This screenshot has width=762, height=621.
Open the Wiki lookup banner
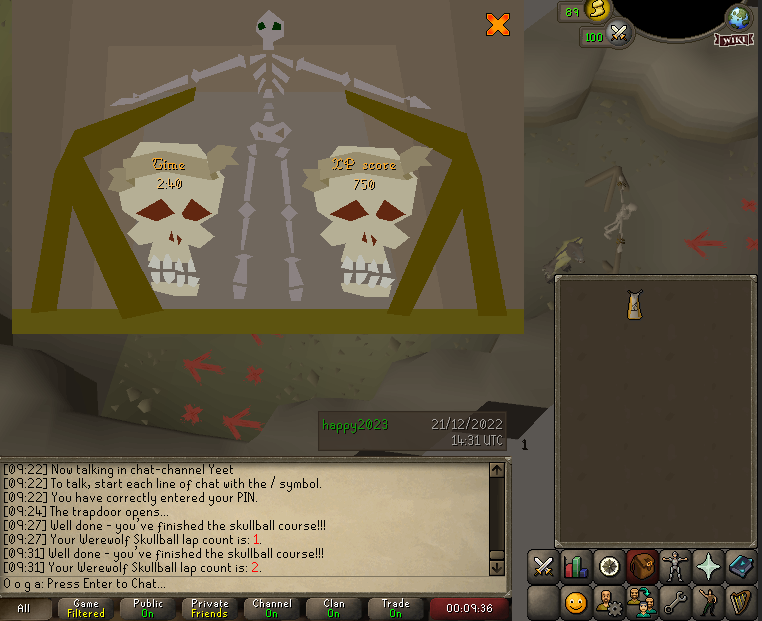[734, 40]
